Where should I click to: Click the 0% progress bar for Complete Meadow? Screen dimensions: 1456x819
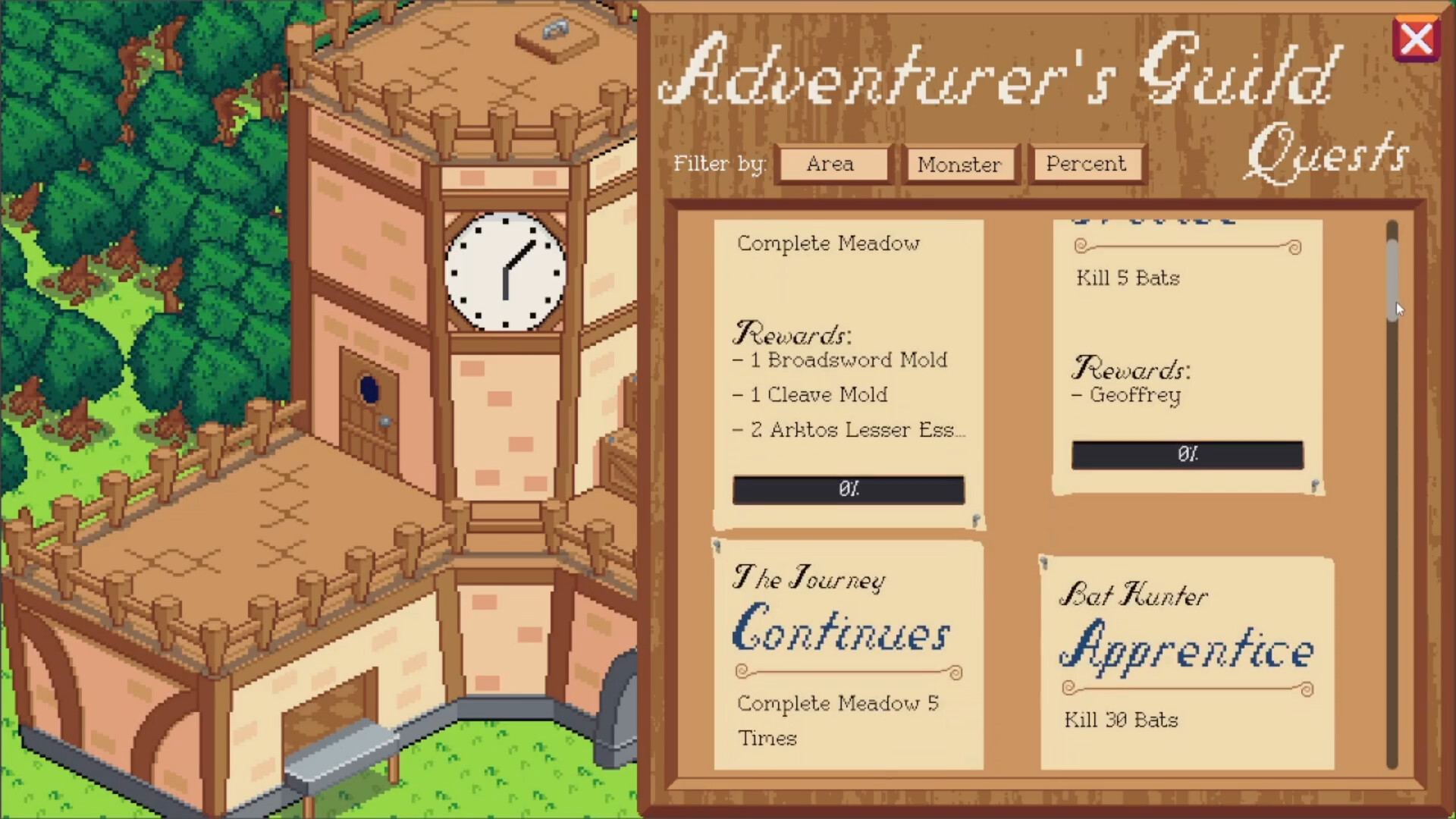click(848, 489)
